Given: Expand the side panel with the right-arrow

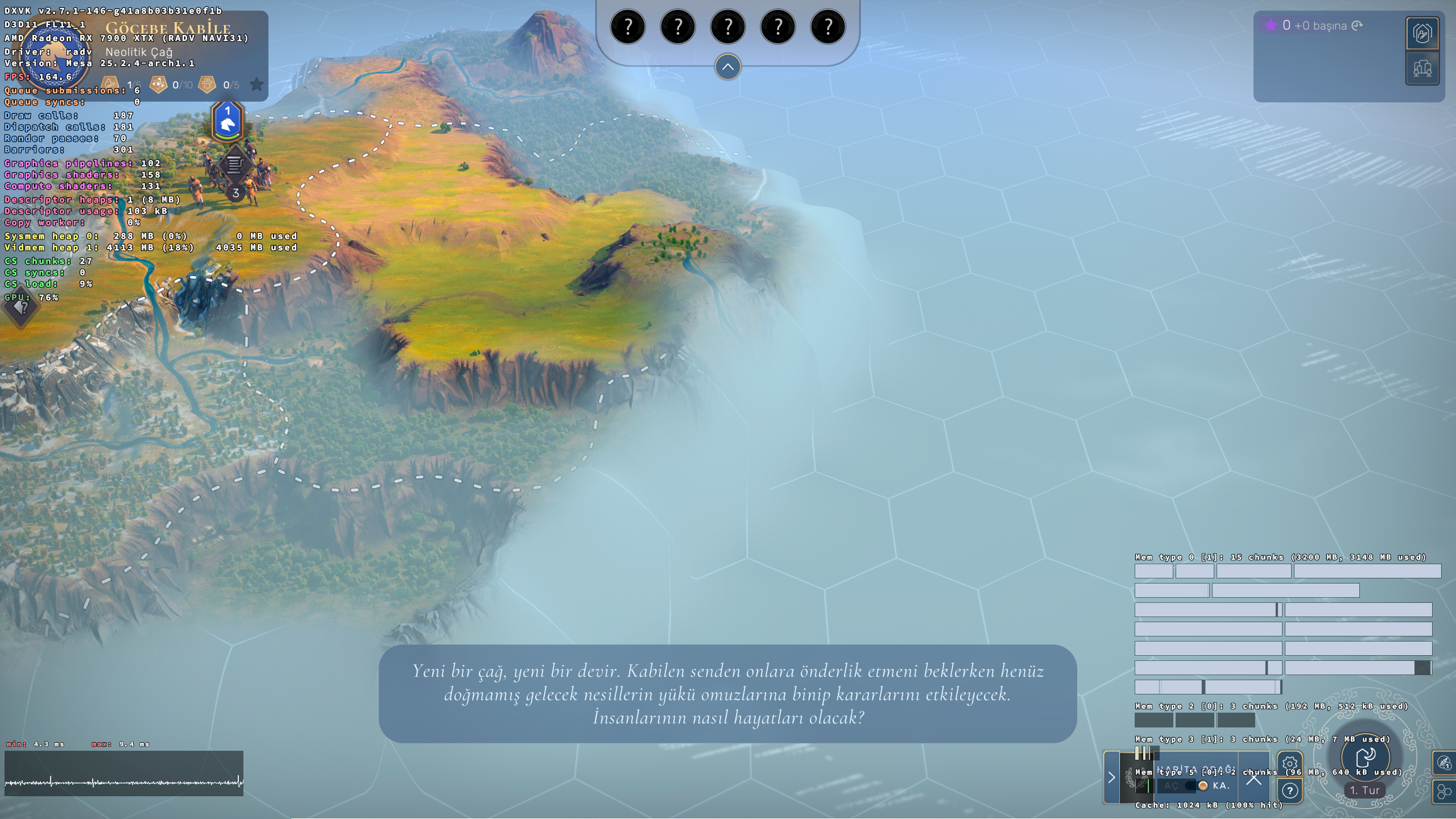Looking at the screenshot, I should tap(1111, 777).
